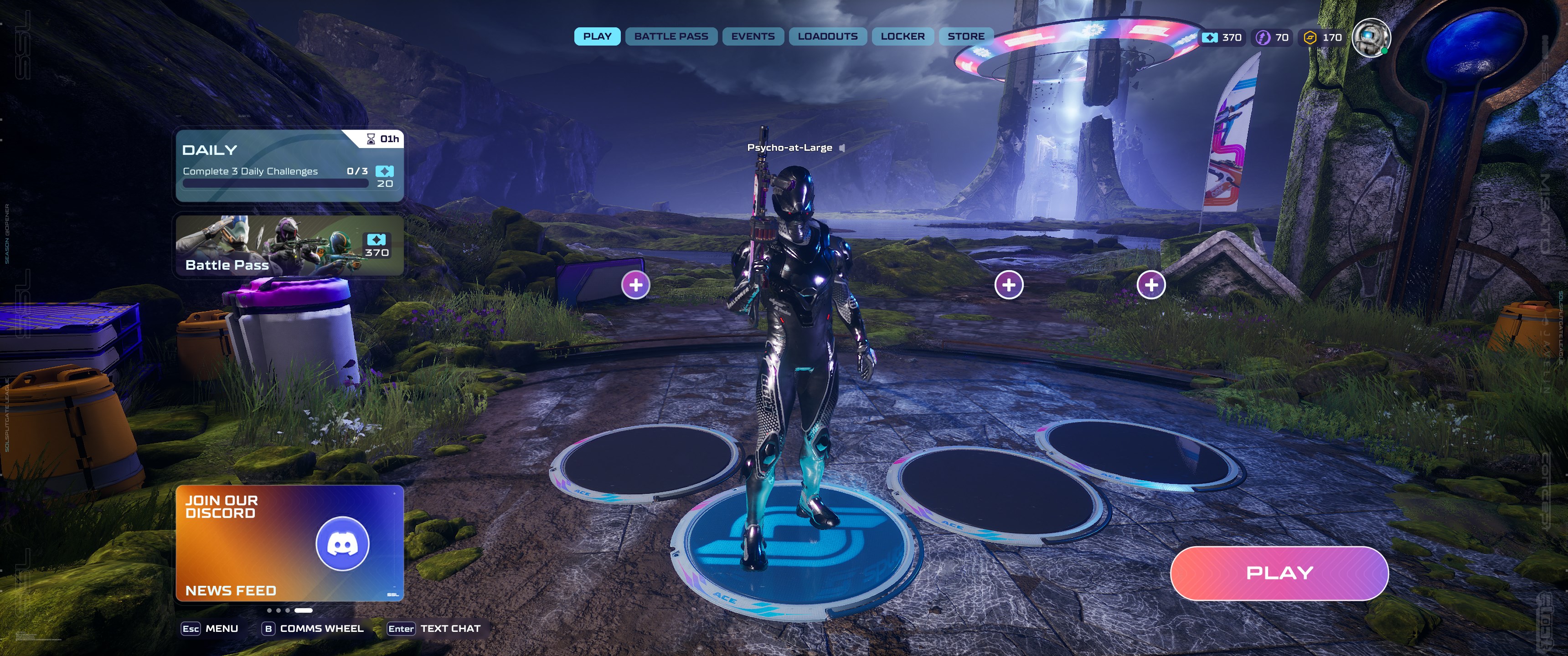Select the Play tab in top navigation

click(x=597, y=36)
